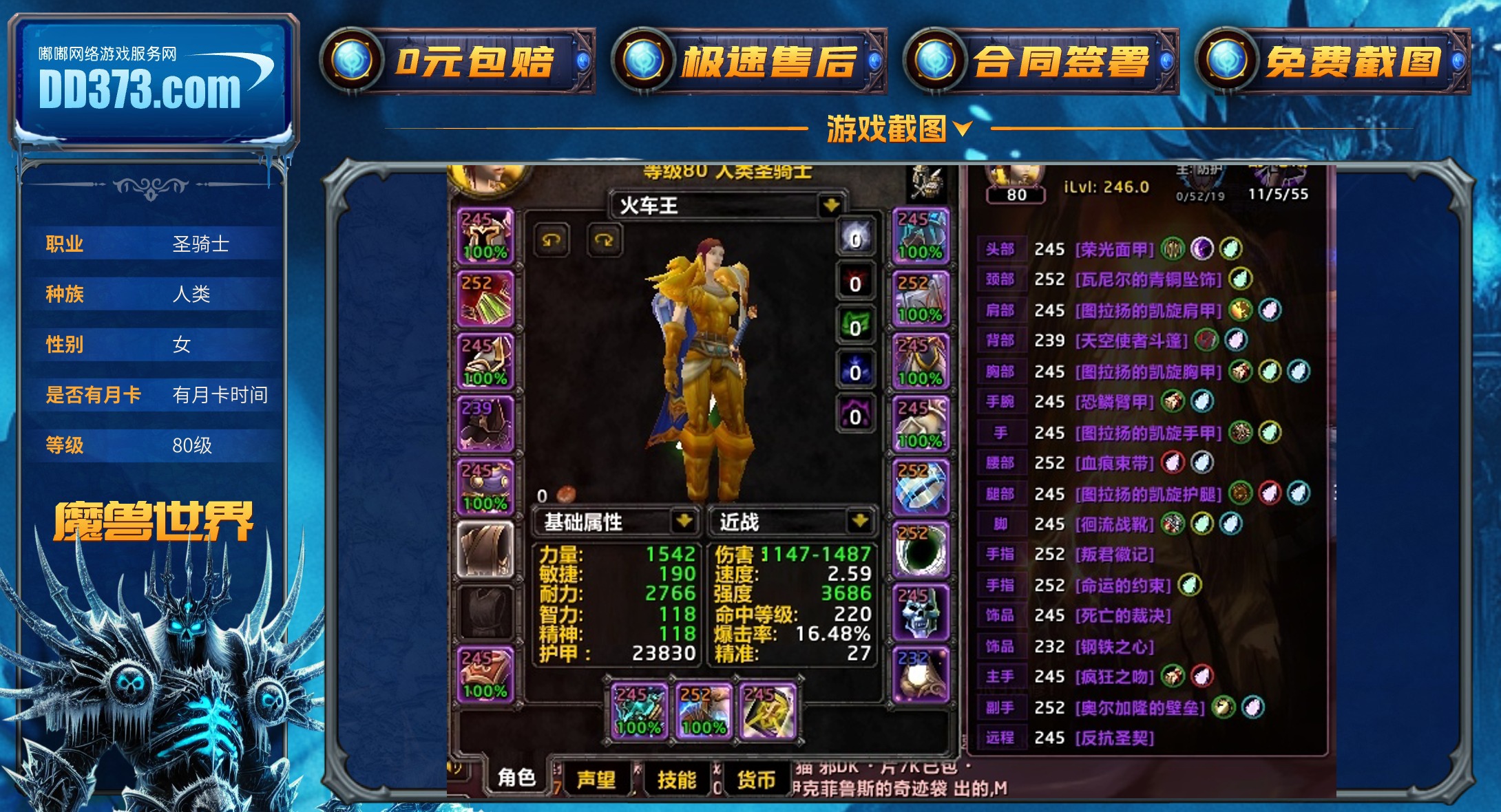Open the 技能 skills tab

[678, 778]
